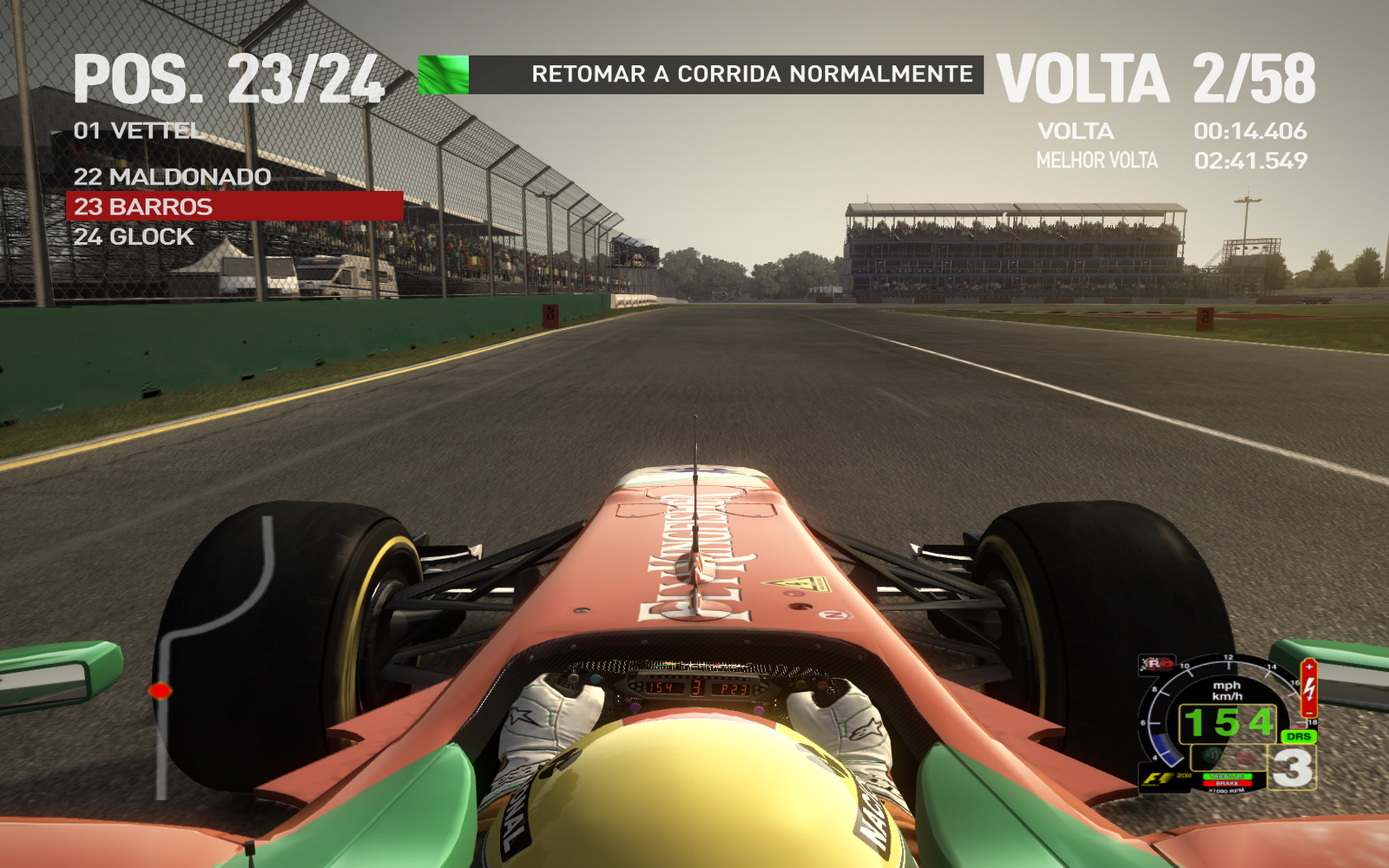Viewport: 1389px width, 868px height.
Task: Click the lightning bolt KERS symbol
Action: [x=1309, y=690]
